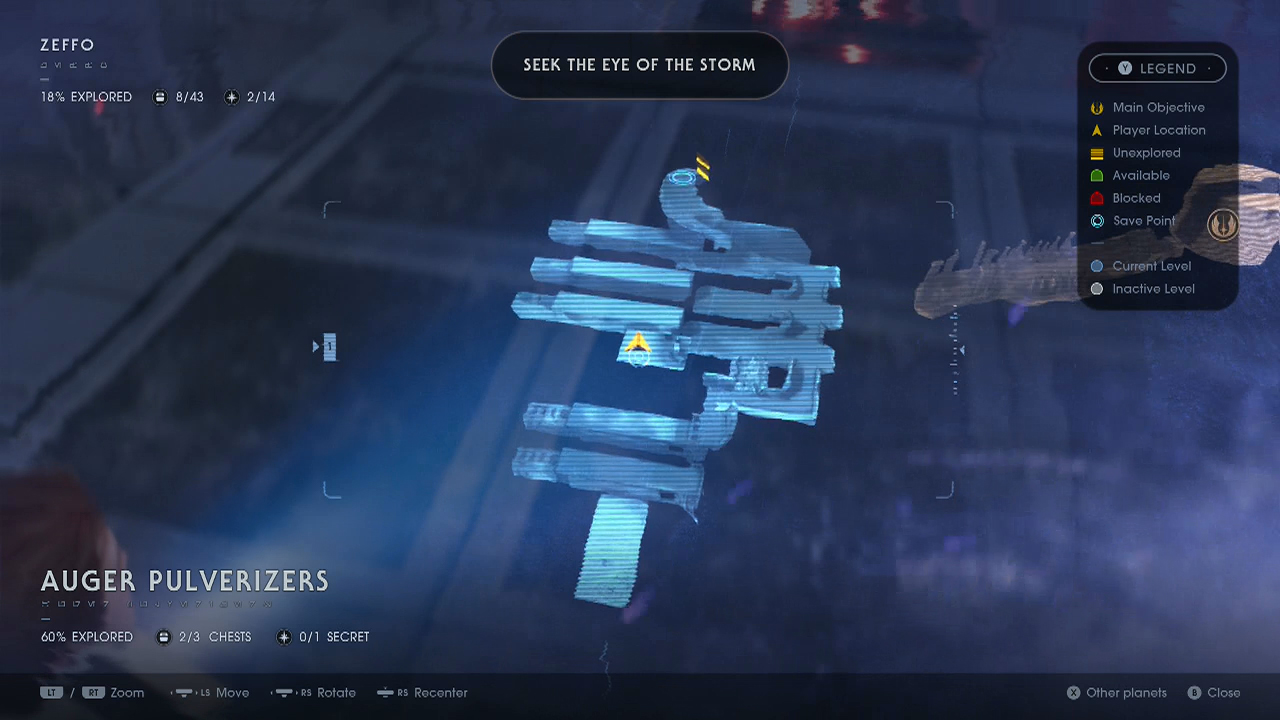Select the green Available door icon
Viewport: 1280px width, 720px height.
click(1097, 175)
